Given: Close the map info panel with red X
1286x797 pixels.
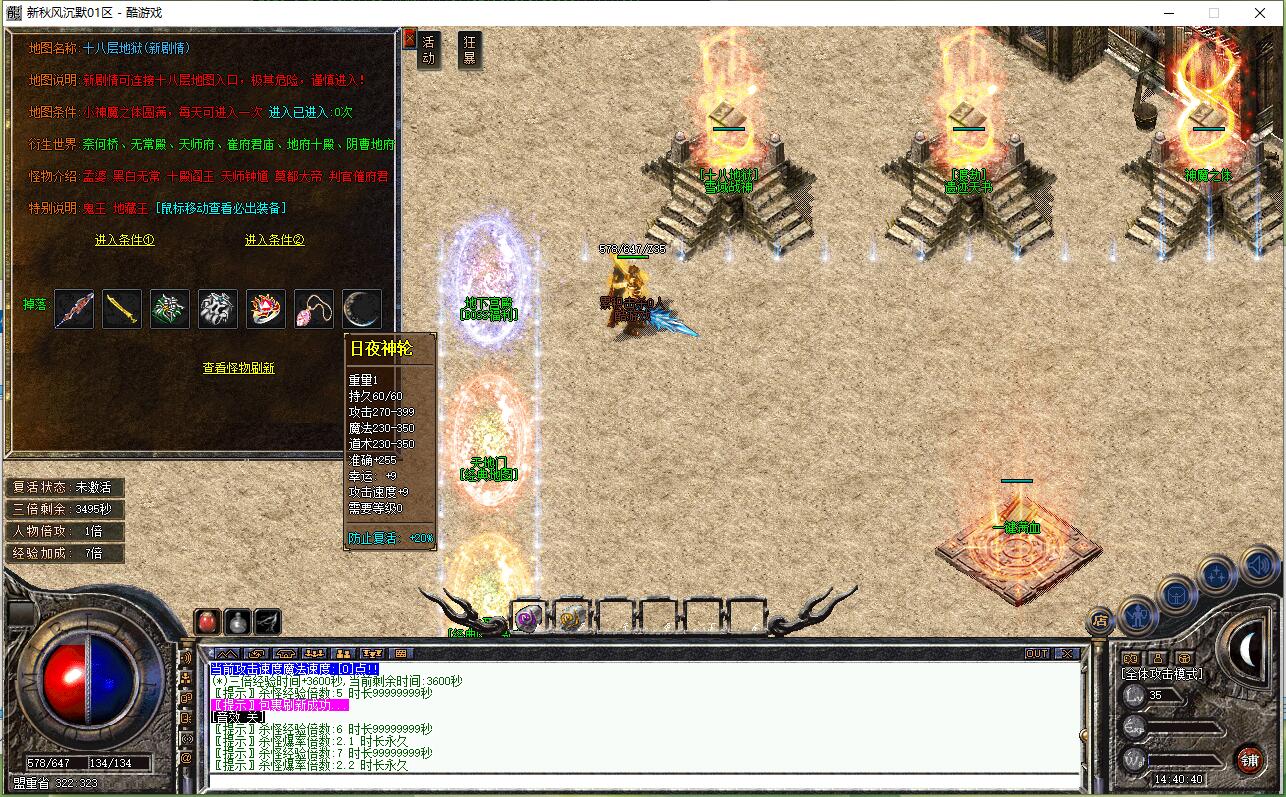Looking at the screenshot, I should [x=408, y=39].
